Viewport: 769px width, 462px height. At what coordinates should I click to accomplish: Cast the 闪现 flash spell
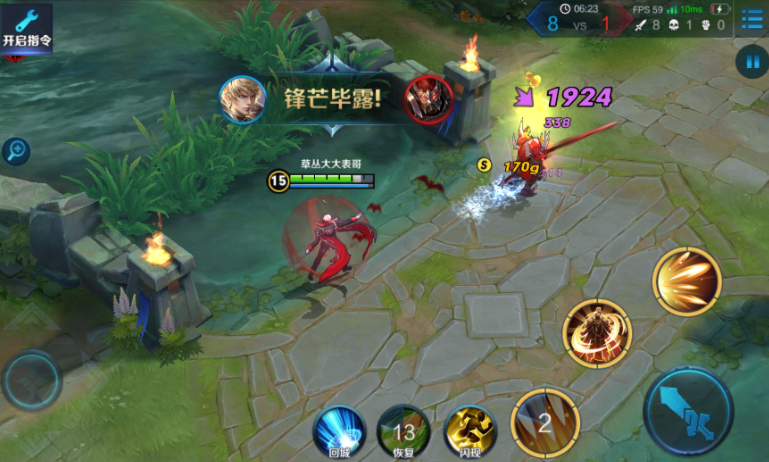point(469,432)
